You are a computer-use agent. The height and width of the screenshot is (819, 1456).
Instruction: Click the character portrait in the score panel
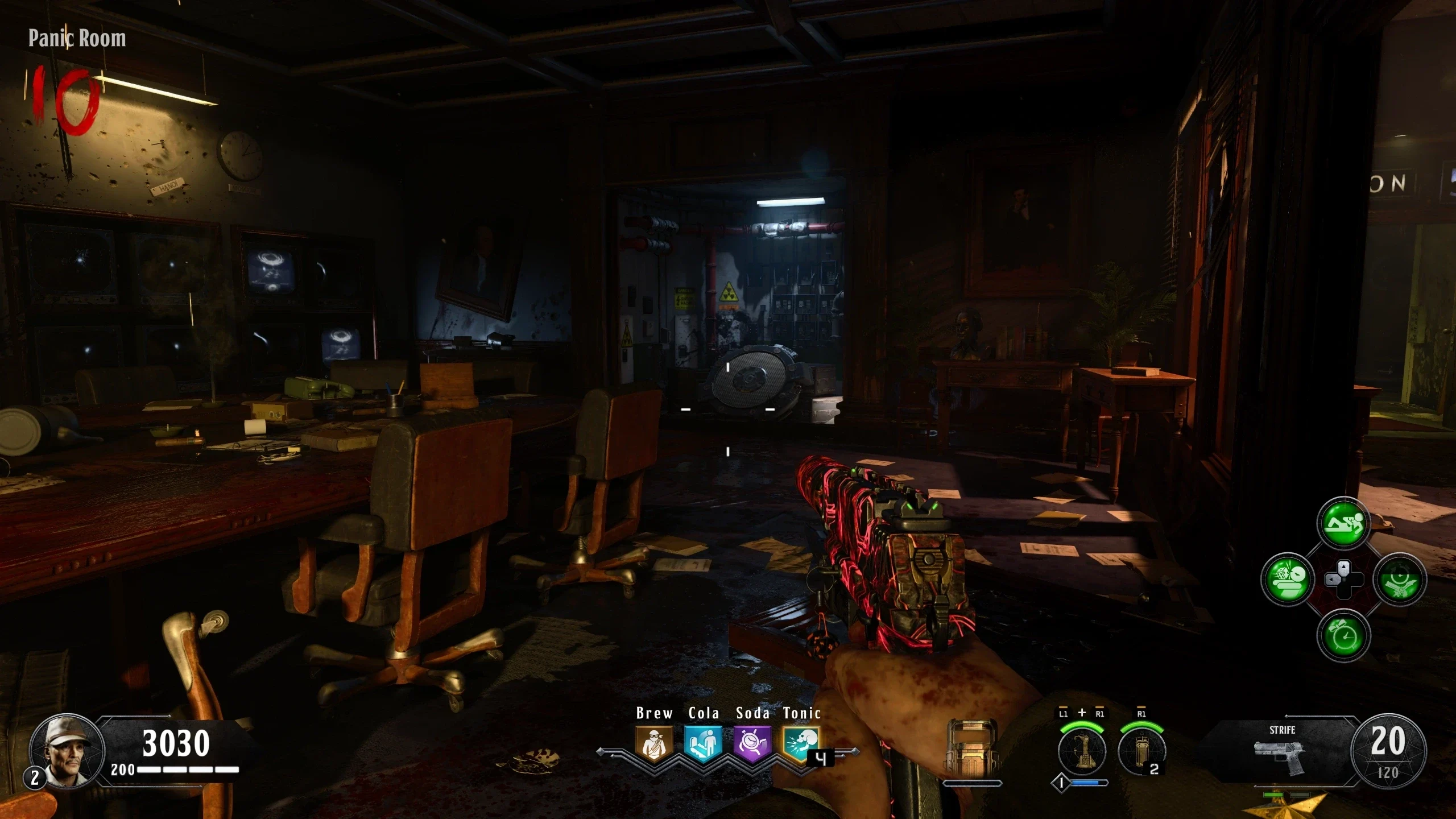[x=67, y=751]
